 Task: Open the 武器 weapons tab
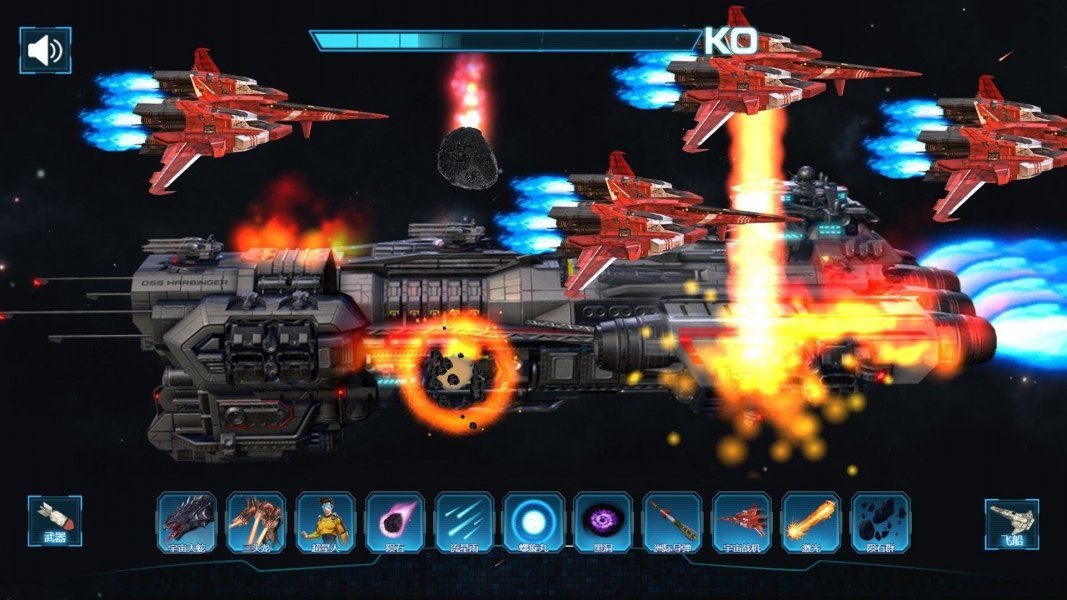[x=54, y=521]
